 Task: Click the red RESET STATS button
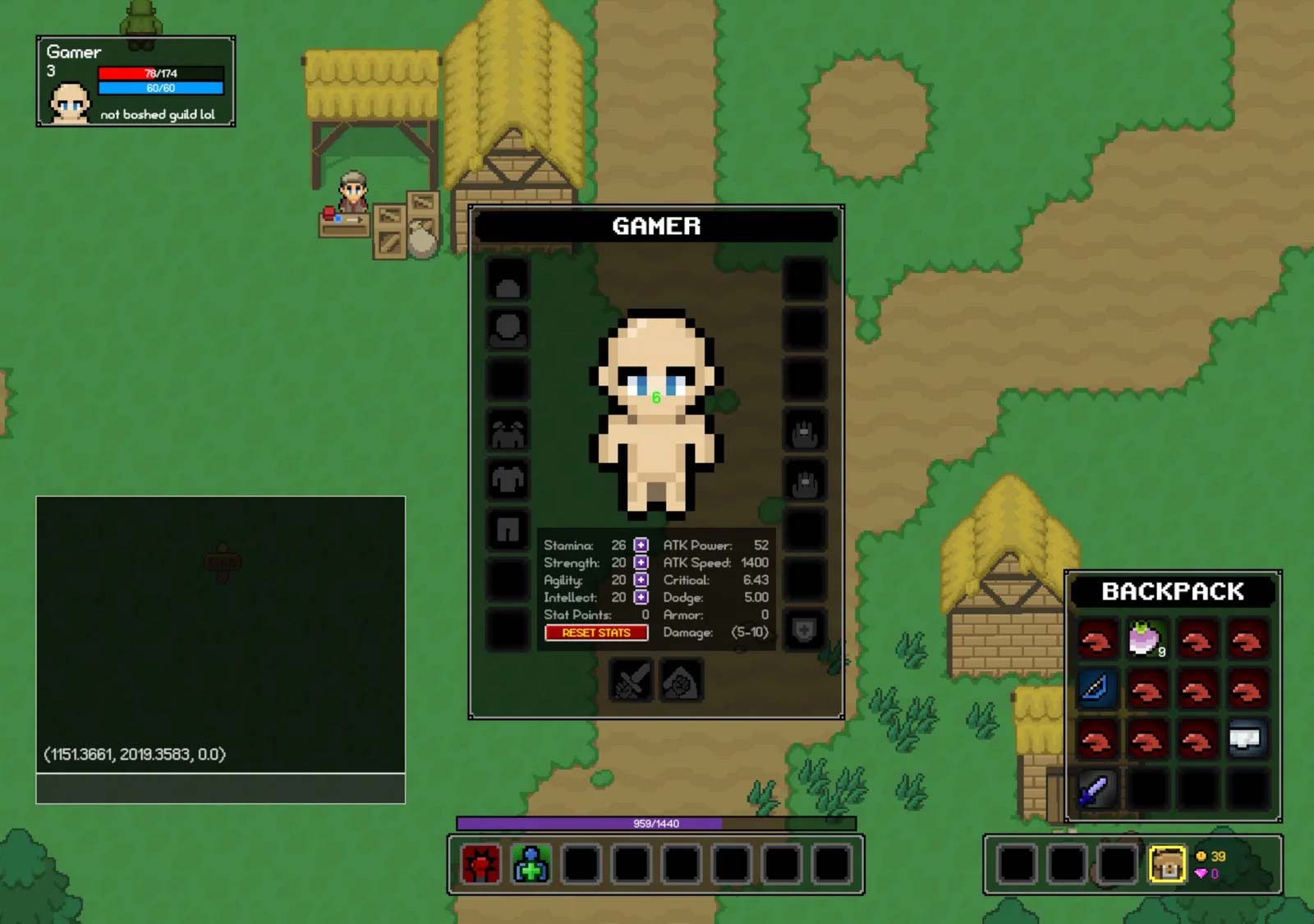pos(596,632)
